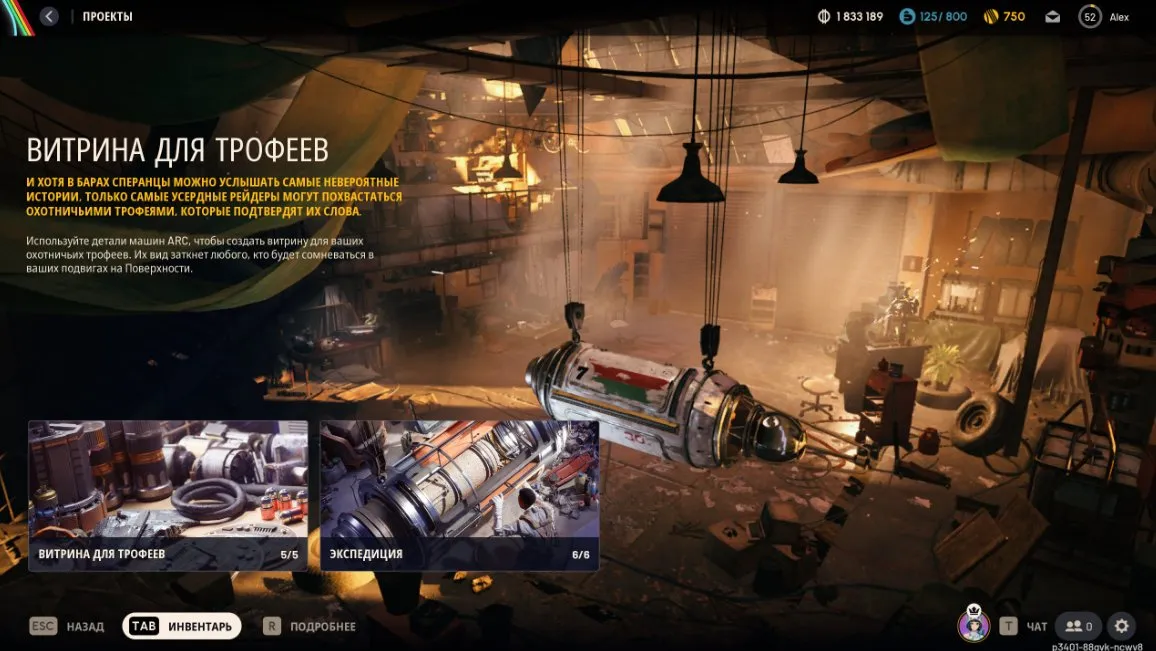Click the blue 125/800 currency counter
The height and width of the screenshot is (651, 1156).
point(933,17)
